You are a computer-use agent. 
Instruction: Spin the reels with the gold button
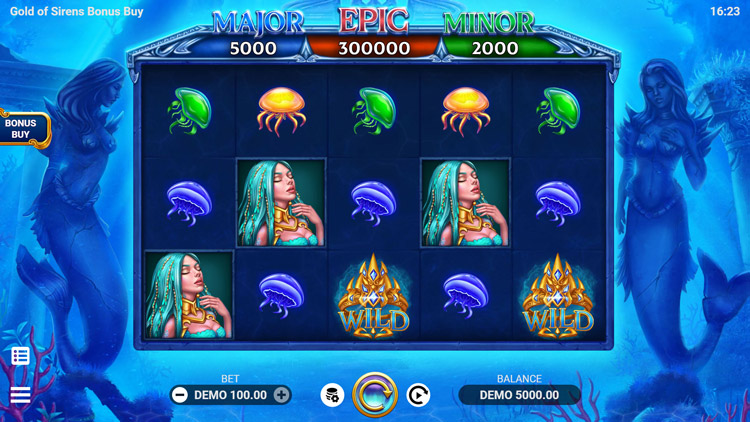click(x=375, y=395)
